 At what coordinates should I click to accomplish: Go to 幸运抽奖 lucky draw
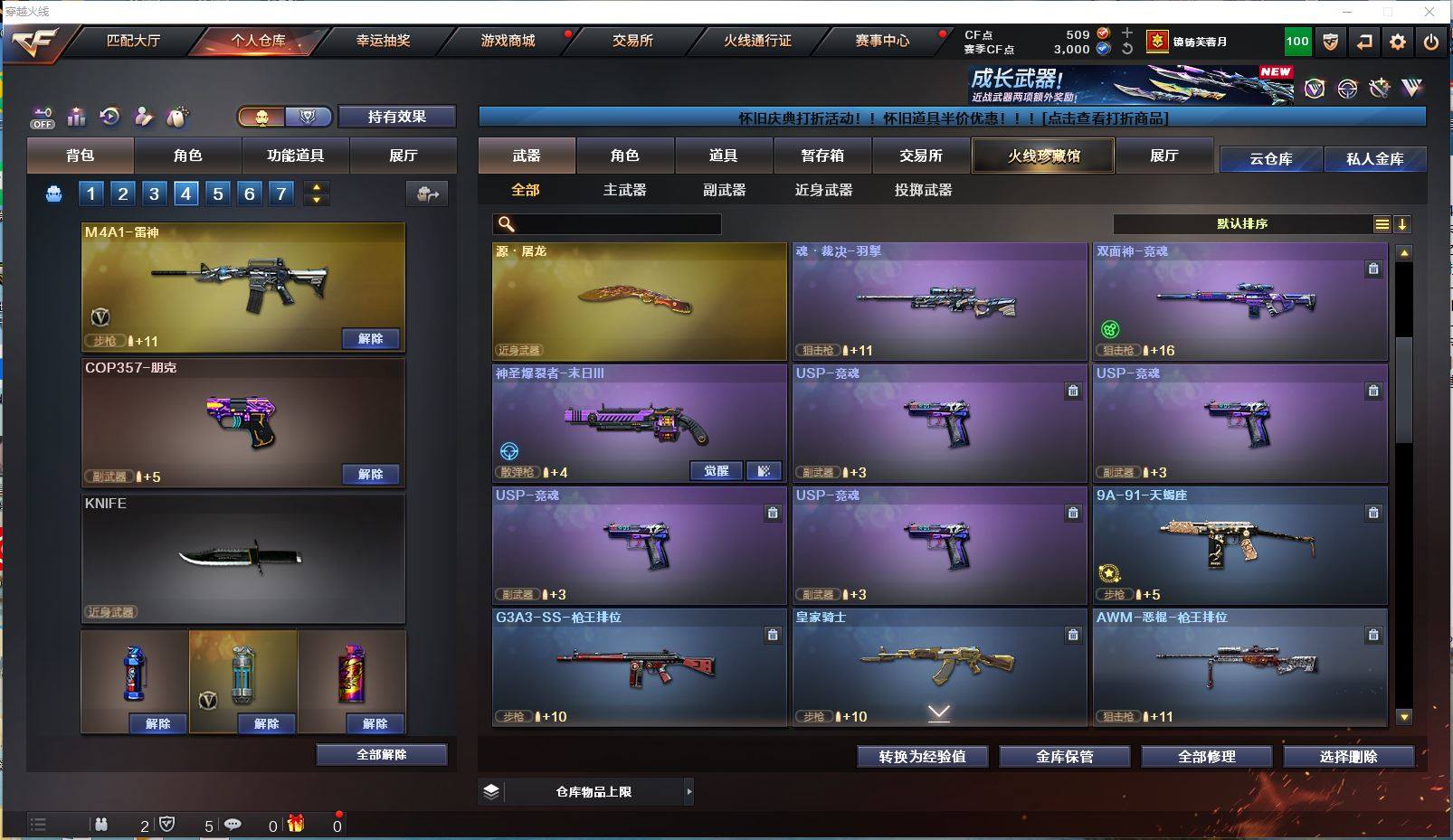(x=383, y=41)
